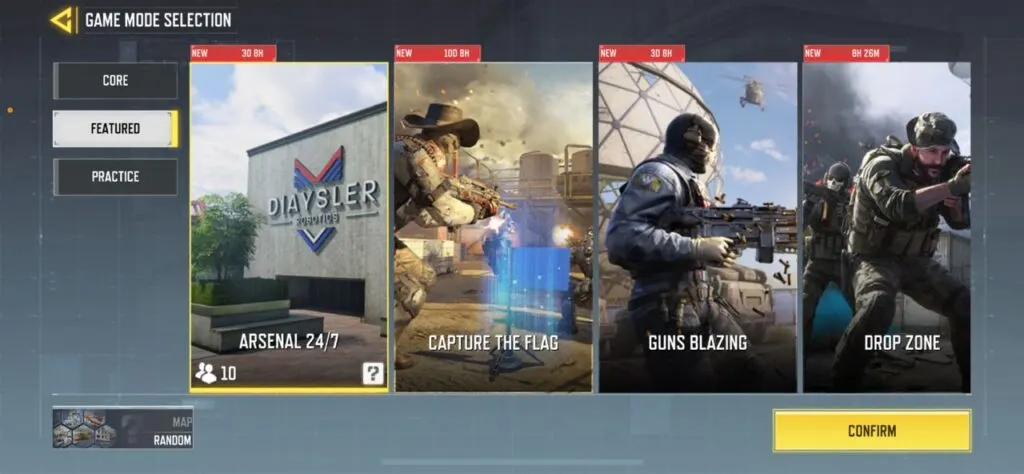The height and width of the screenshot is (474, 1024).
Task: Confirm the game mode selection
Action: click(x=871, y=431)
